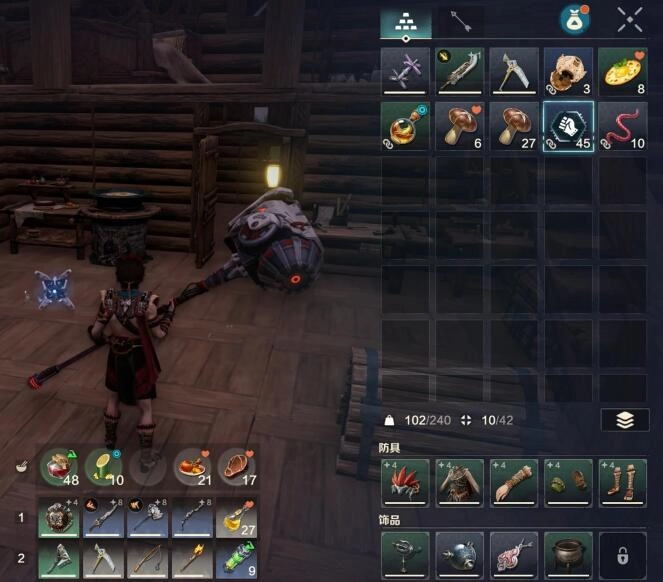Close the inventory panel
This screenshot has width=663, height=582.
pyautogui.click(x=630, y=20)
